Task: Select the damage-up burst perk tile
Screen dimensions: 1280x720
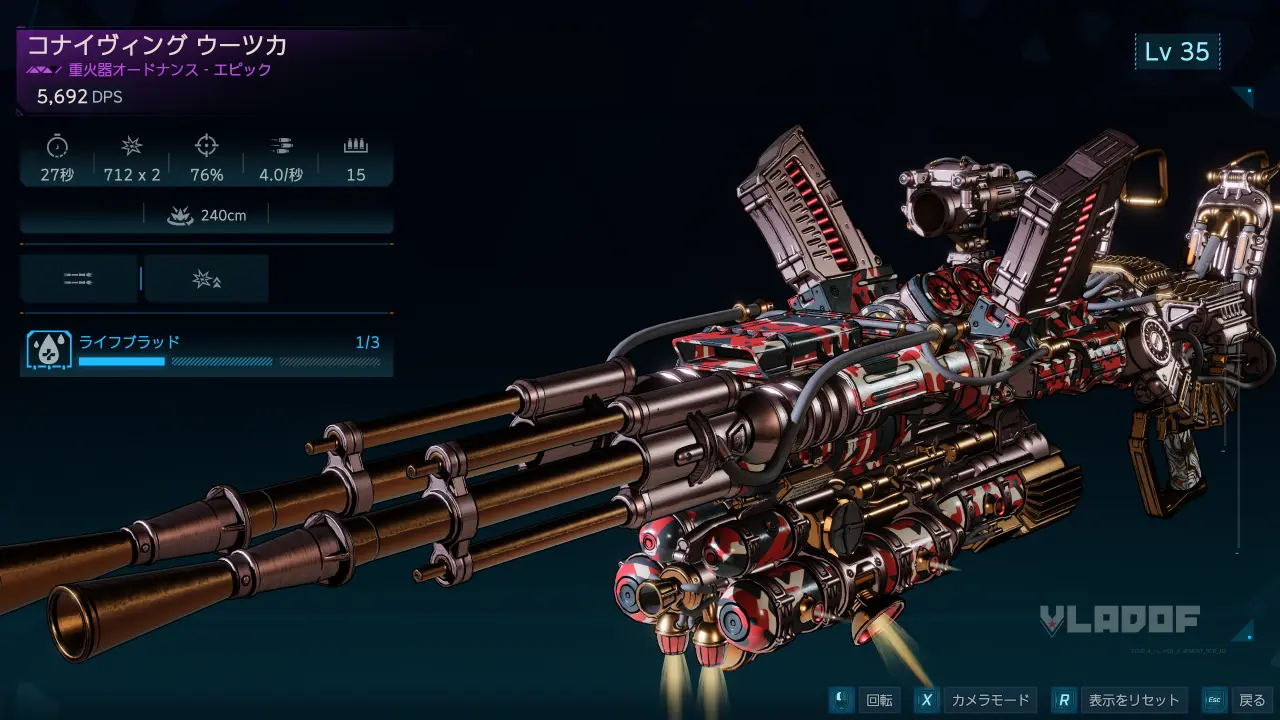Action: 206,279
